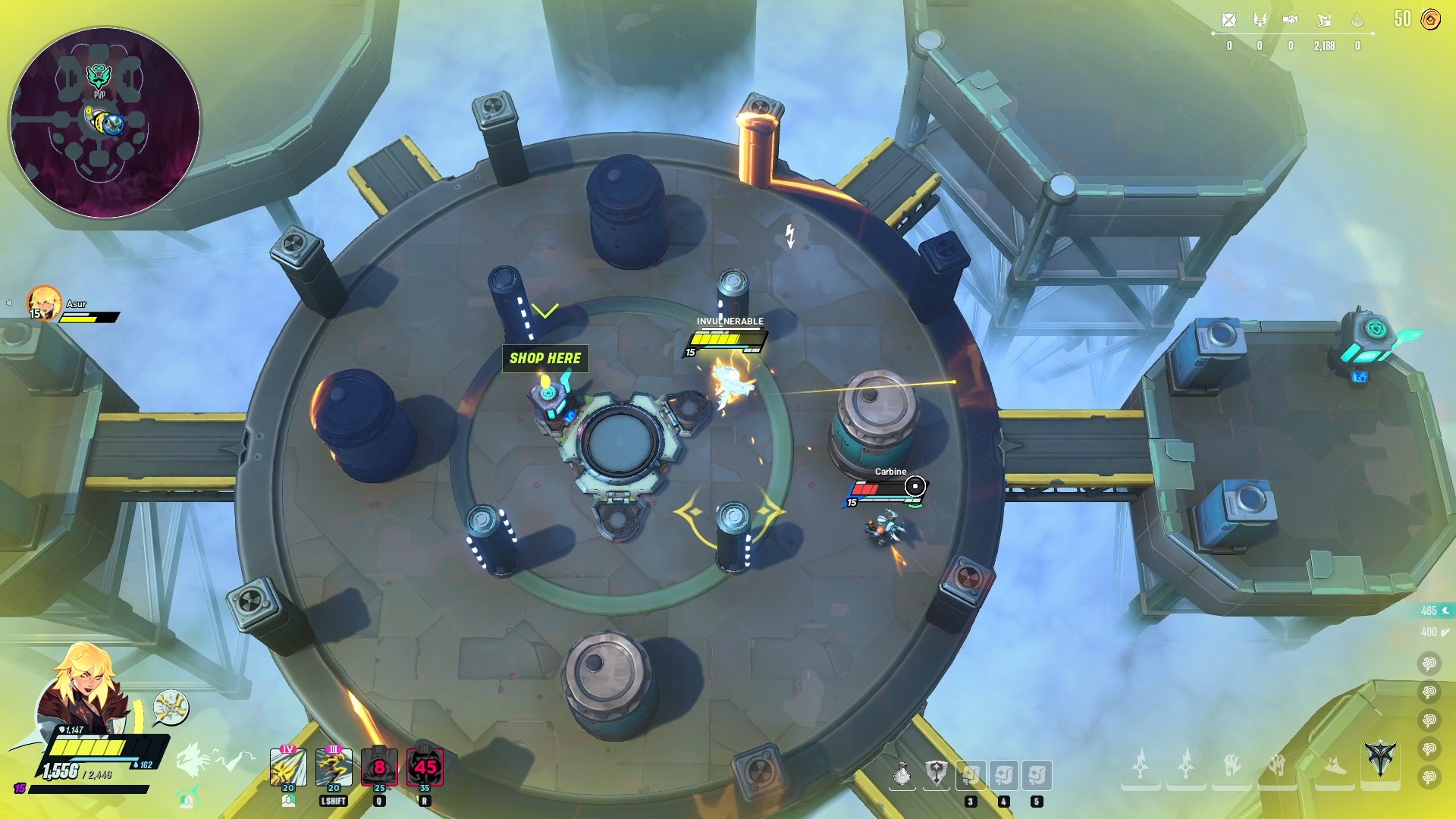
Task: Click the circular minimap
Action: (105, 123)
